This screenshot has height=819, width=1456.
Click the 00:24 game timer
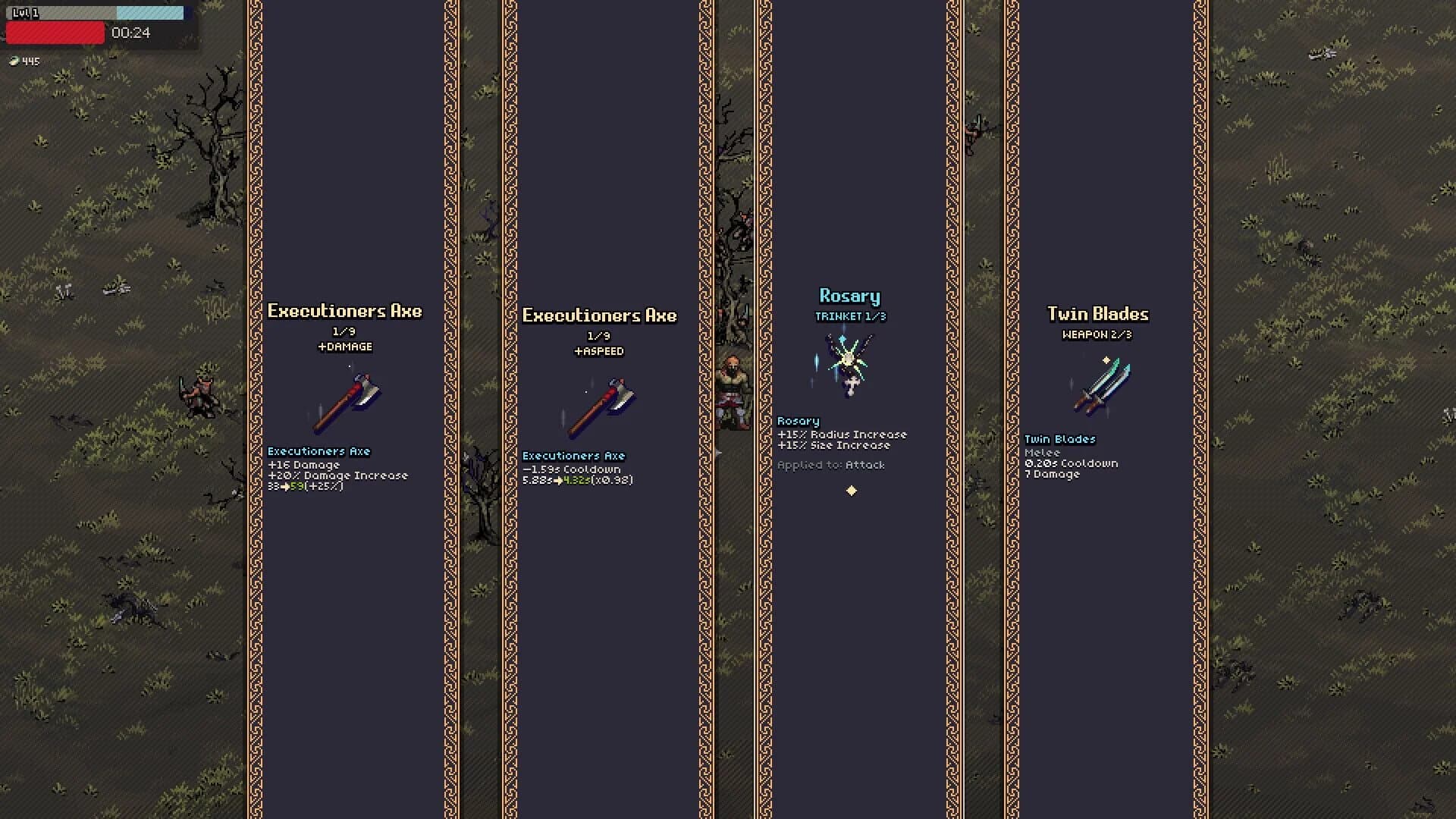pyautogui.click(x=130, y=33)
